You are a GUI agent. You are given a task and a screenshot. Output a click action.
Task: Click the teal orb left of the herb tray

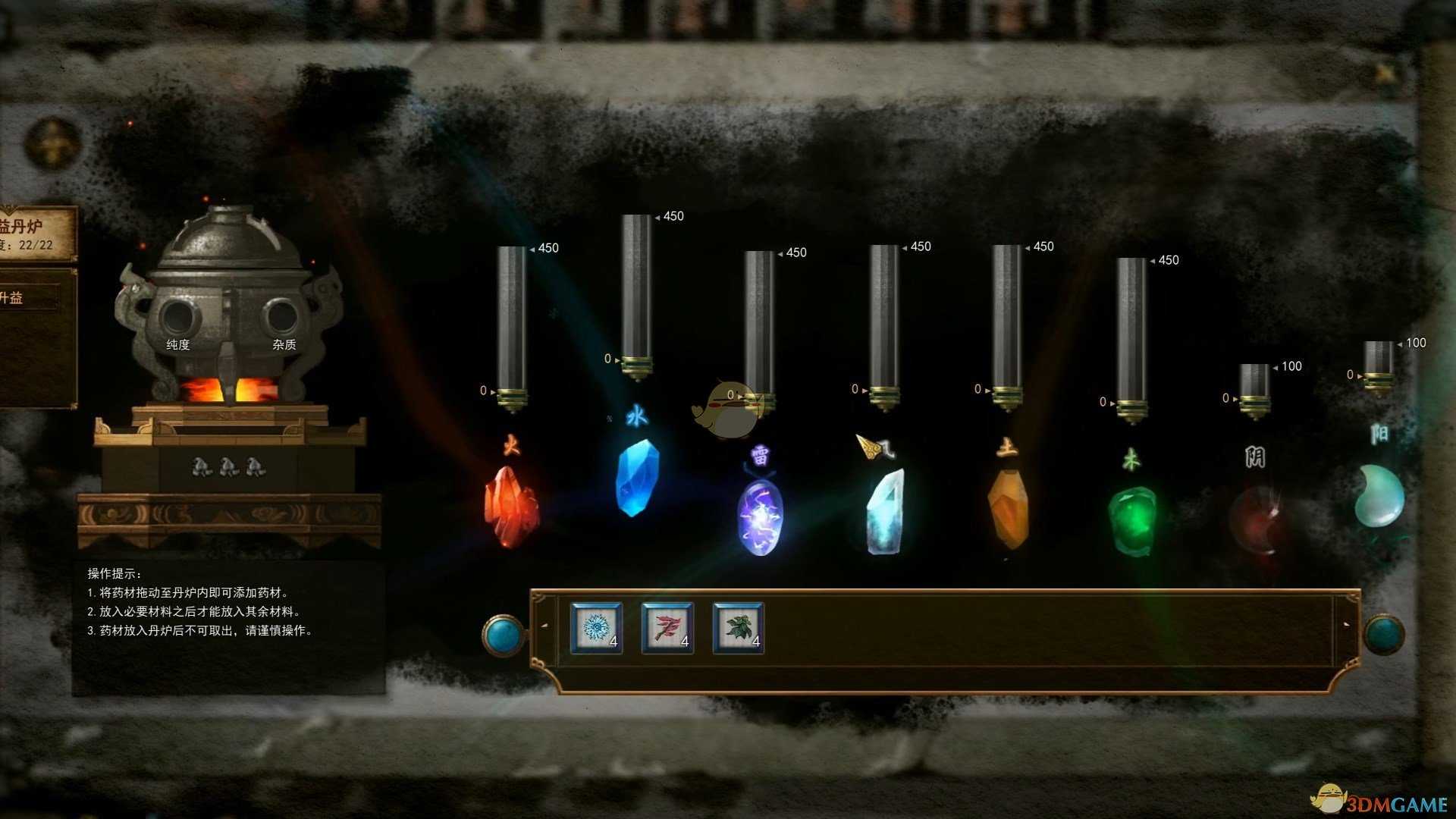pyautogui.click(x=503, y=634)
